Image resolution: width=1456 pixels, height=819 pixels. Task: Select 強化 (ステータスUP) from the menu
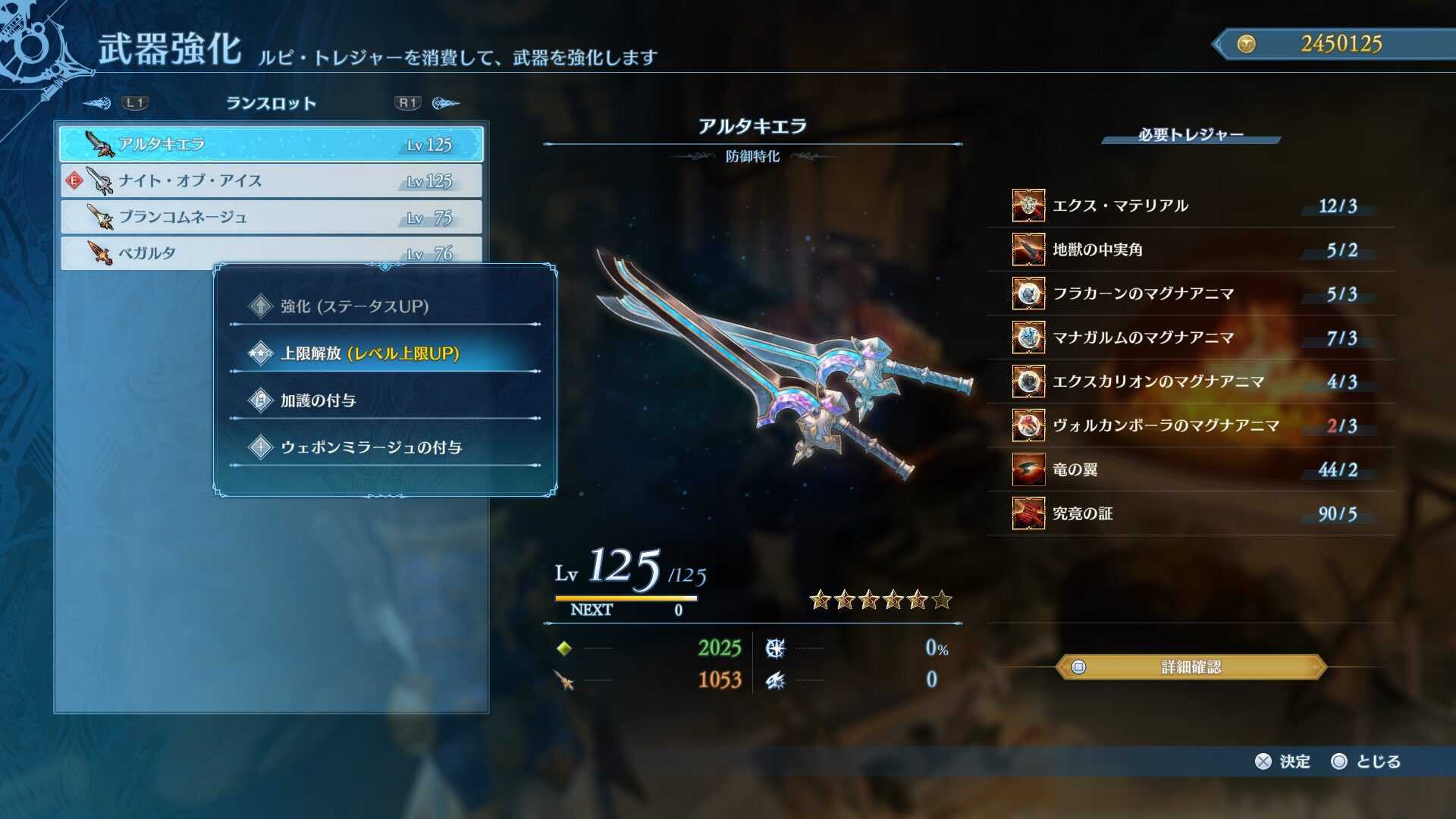pyautogui.click(x=345, y=306)
